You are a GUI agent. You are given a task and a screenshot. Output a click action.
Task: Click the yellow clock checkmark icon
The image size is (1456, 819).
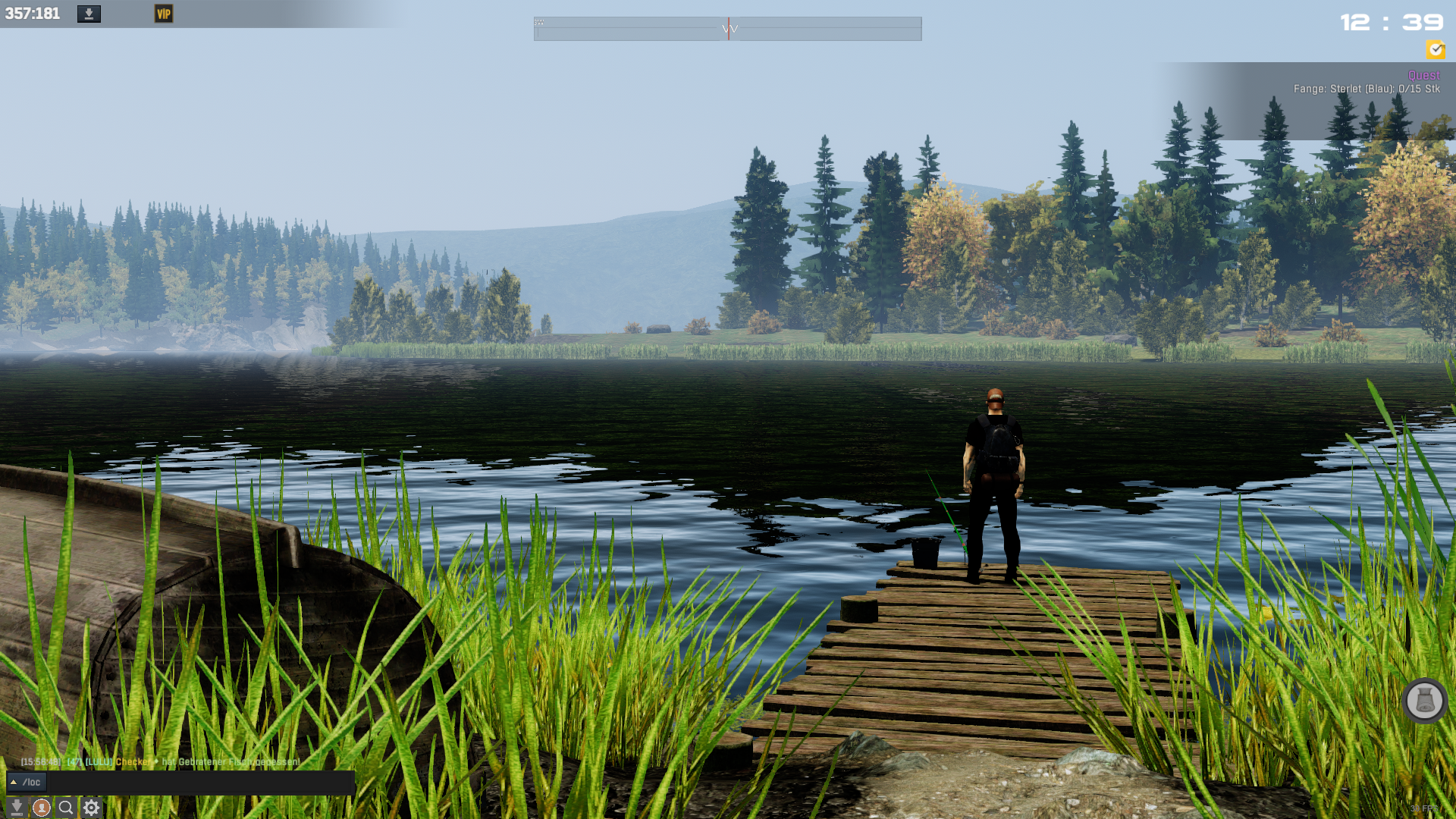(x=1435, y=50)
